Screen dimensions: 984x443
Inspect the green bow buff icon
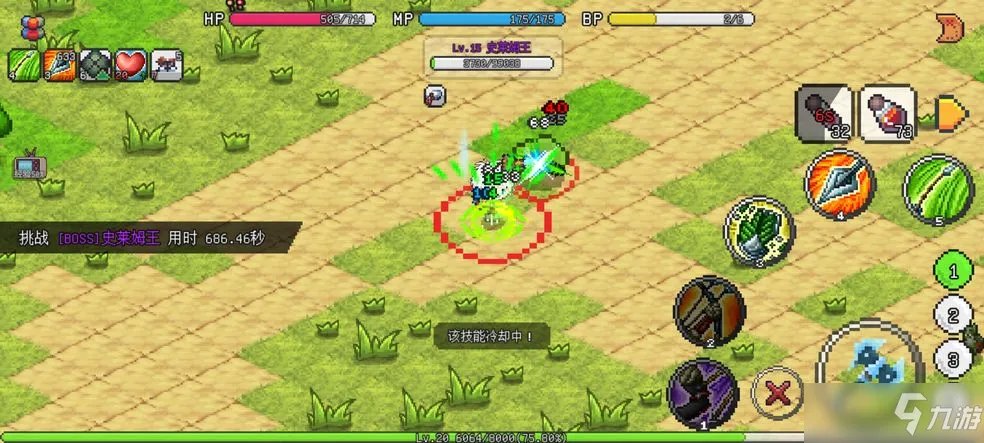(x=24, y=65)
